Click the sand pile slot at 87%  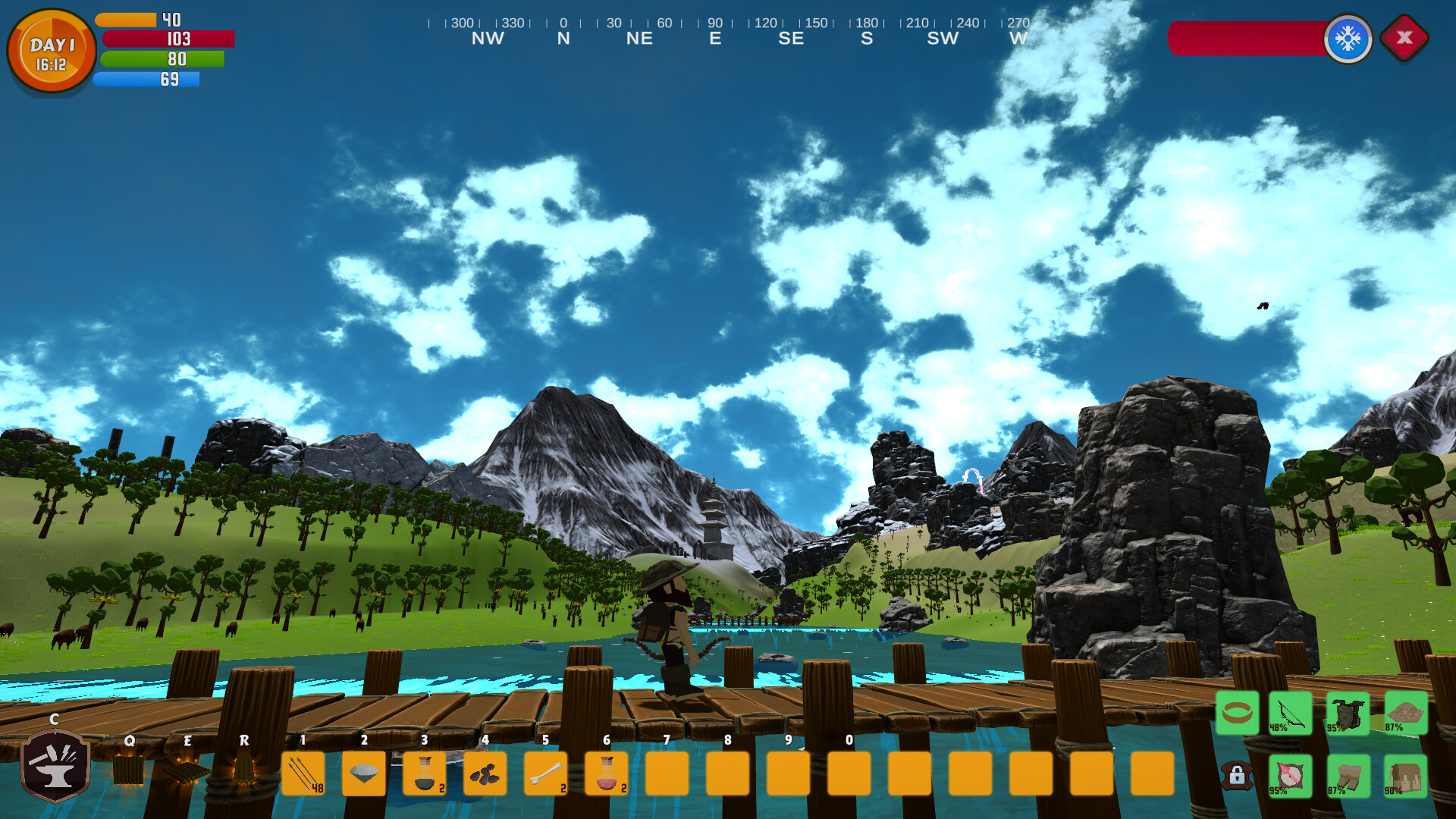[1407, 713]
